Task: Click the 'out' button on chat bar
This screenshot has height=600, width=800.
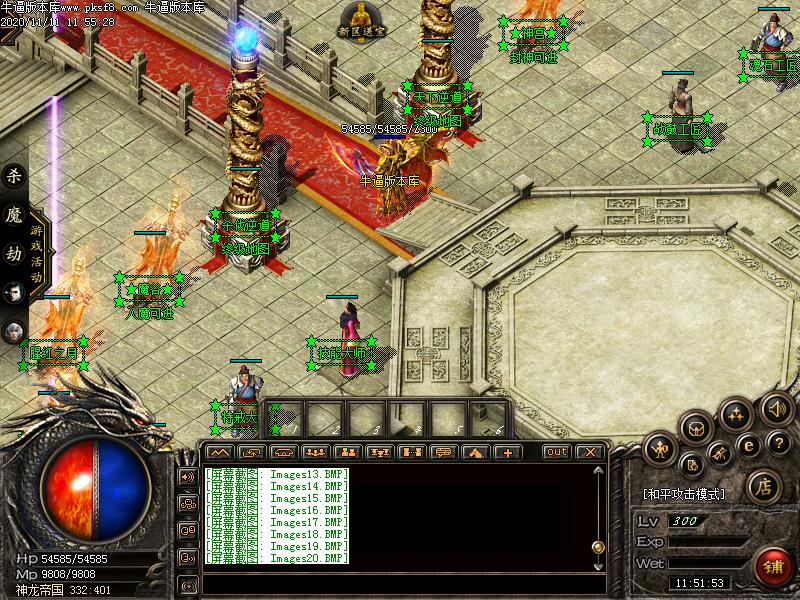Action: [557, 452]
